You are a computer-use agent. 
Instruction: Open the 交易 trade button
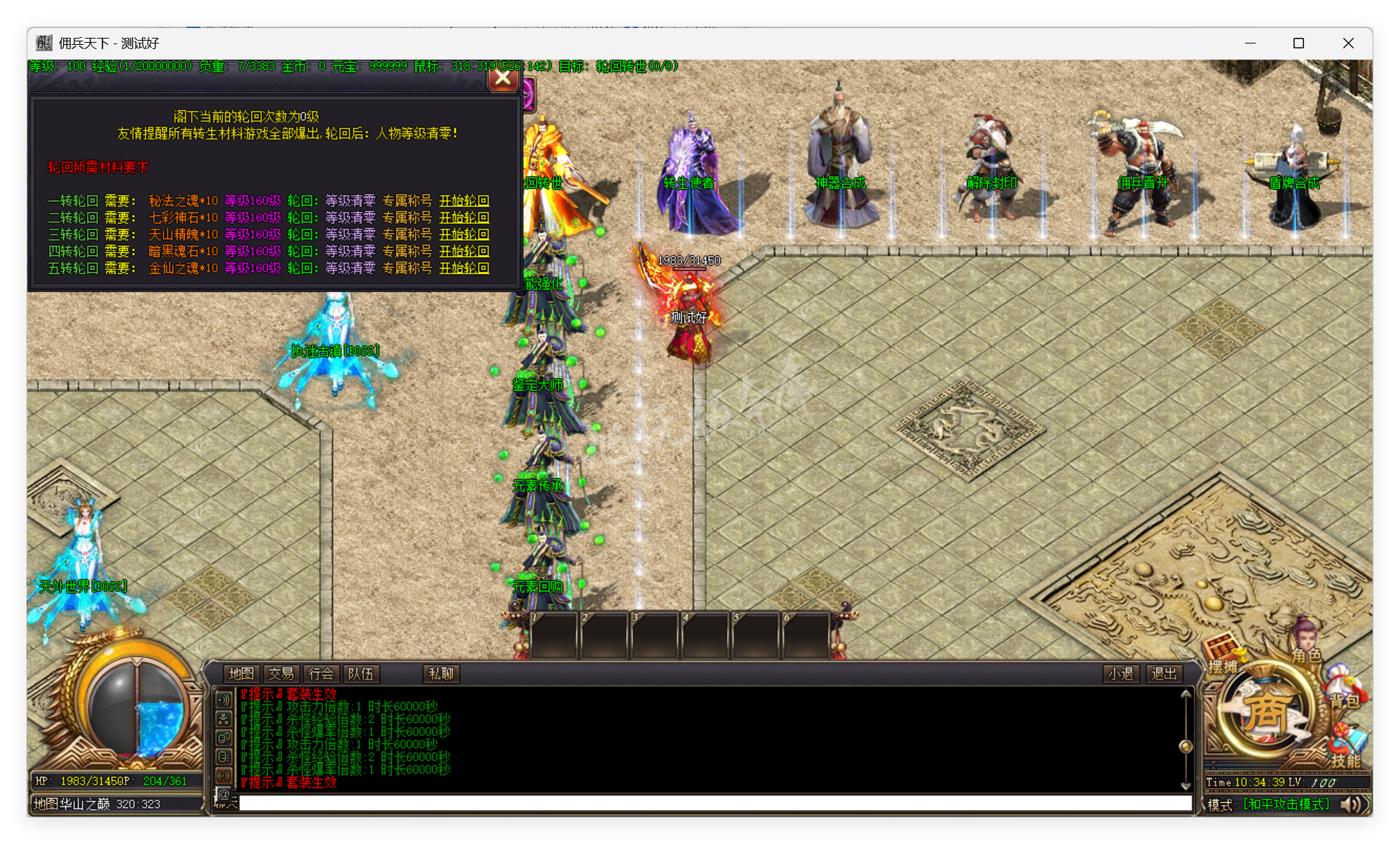pos(281,674)
